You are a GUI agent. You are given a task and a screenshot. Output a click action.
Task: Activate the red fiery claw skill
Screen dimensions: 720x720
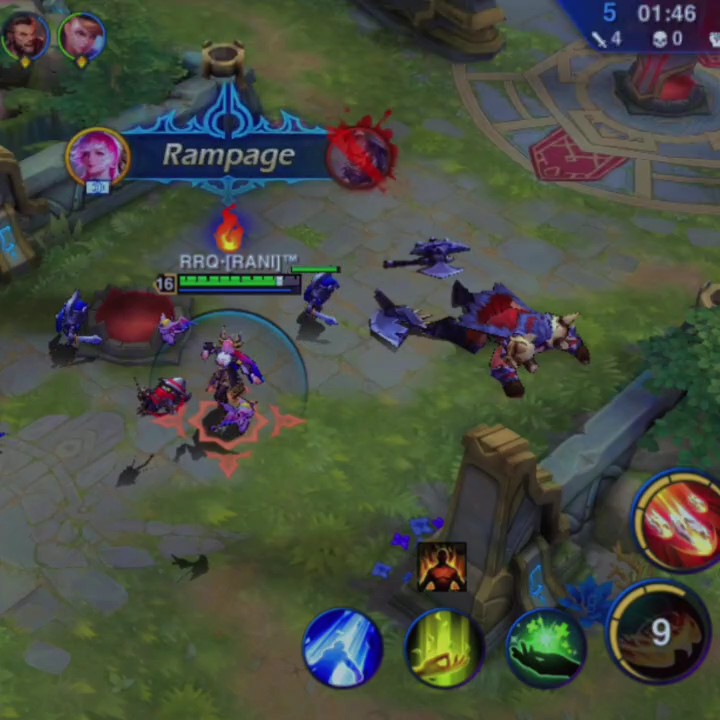[680, 520]
